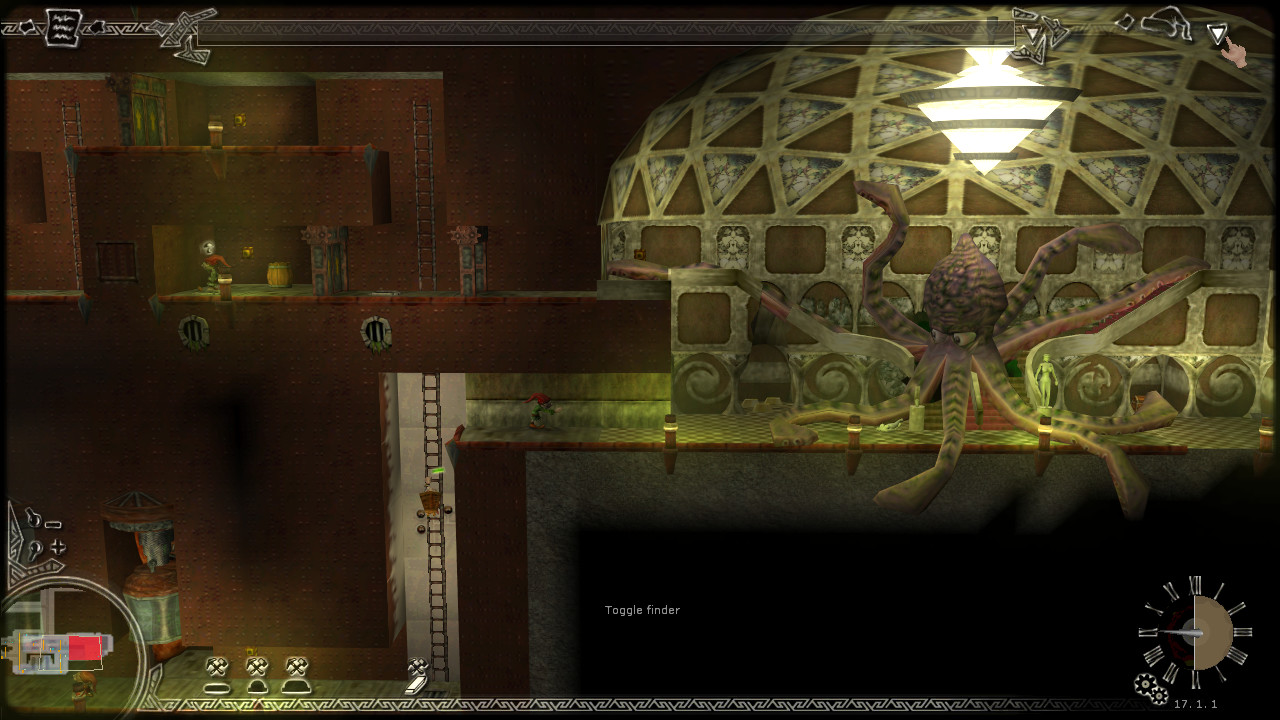
Task: Expand the small arrow beside the quest parchment
Action: (98, 27)
